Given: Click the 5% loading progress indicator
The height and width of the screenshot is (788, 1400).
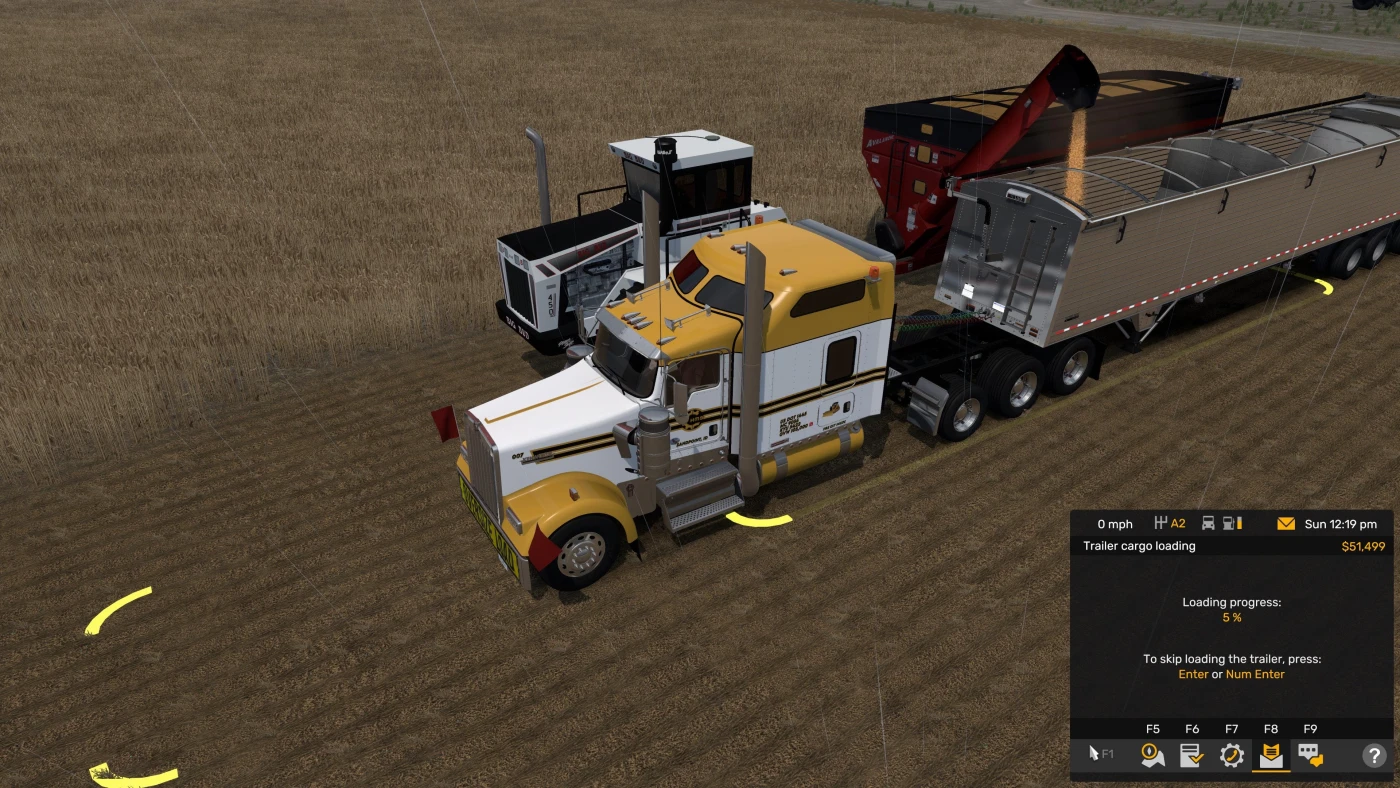Looking at the screenshot, I should click(1231, 617).
